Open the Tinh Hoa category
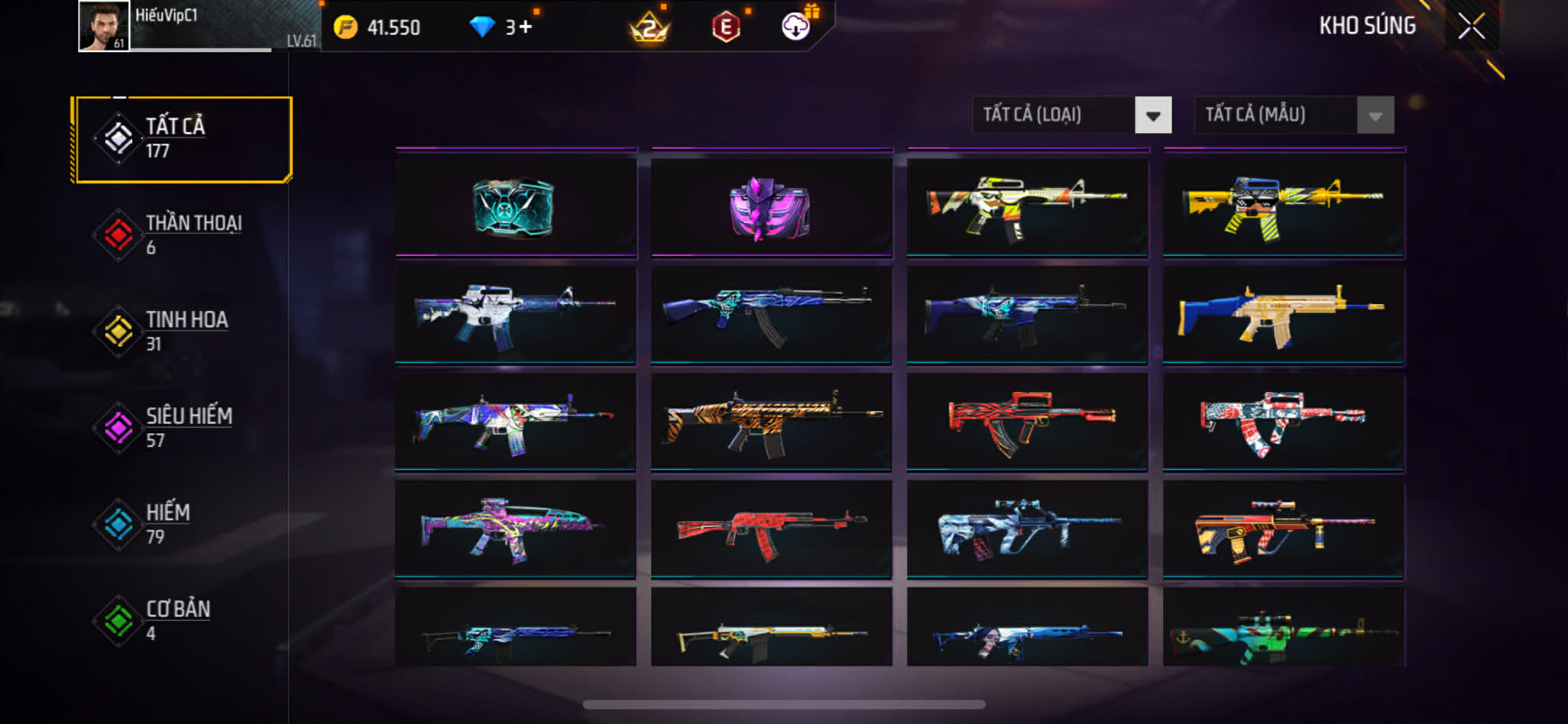This screenshot has width=1568, height=724. [182, 331]
